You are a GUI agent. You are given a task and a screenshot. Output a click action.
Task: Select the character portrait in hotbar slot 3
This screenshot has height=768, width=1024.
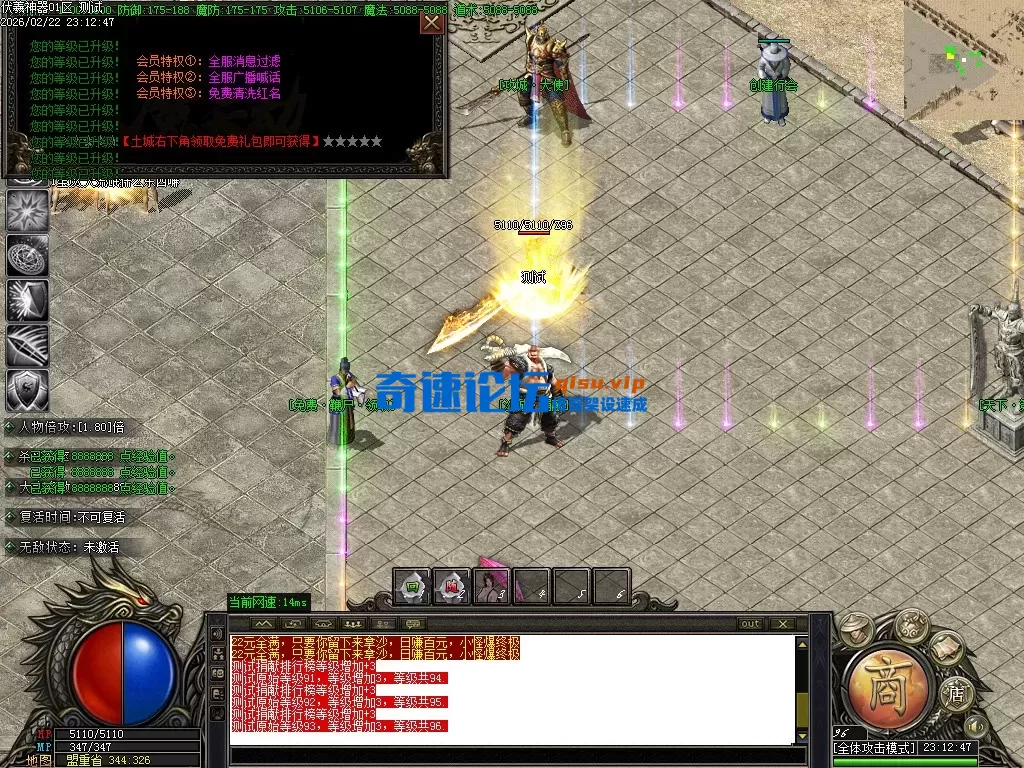click(491, 586)
